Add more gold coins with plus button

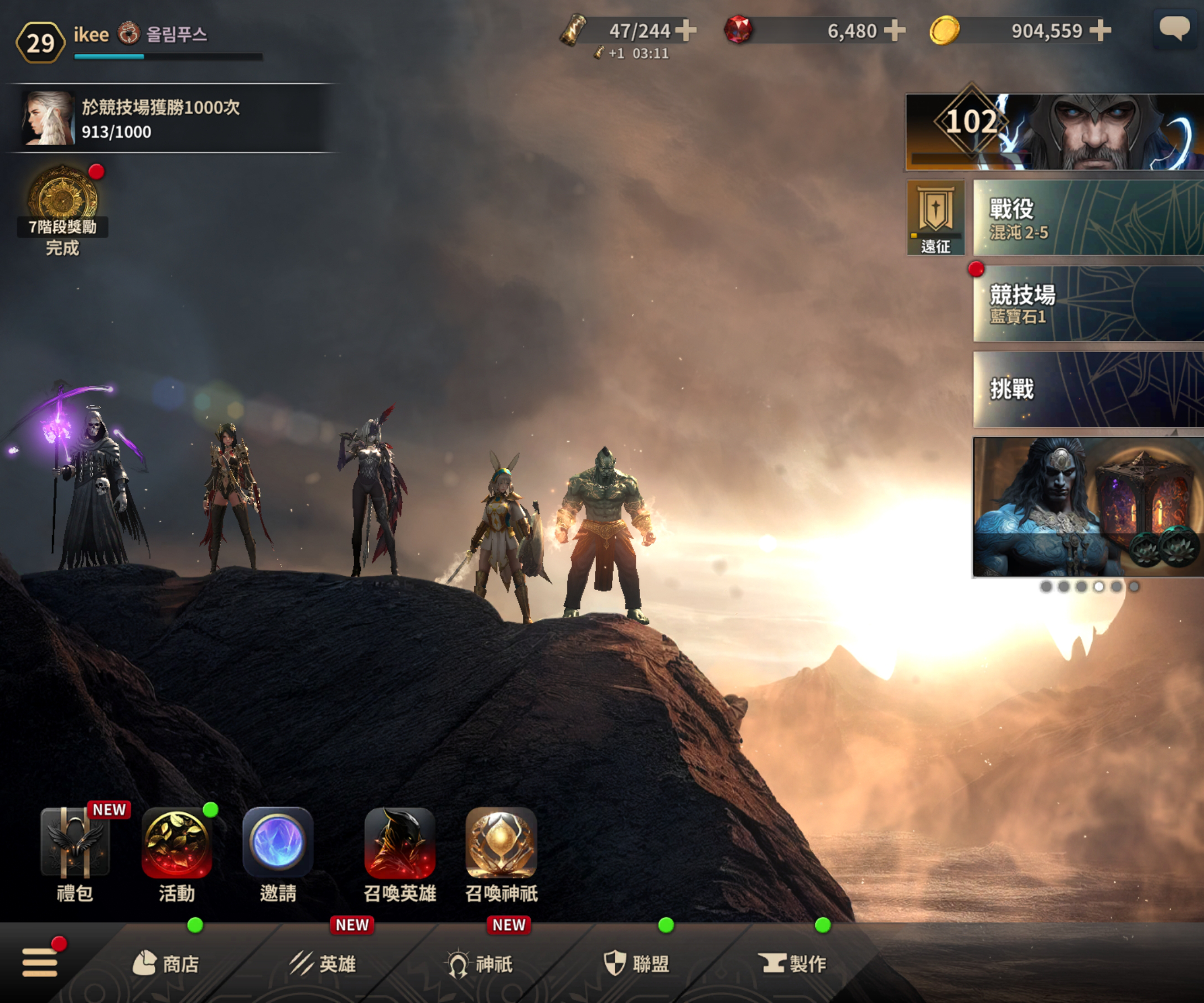click(1099, 30)
